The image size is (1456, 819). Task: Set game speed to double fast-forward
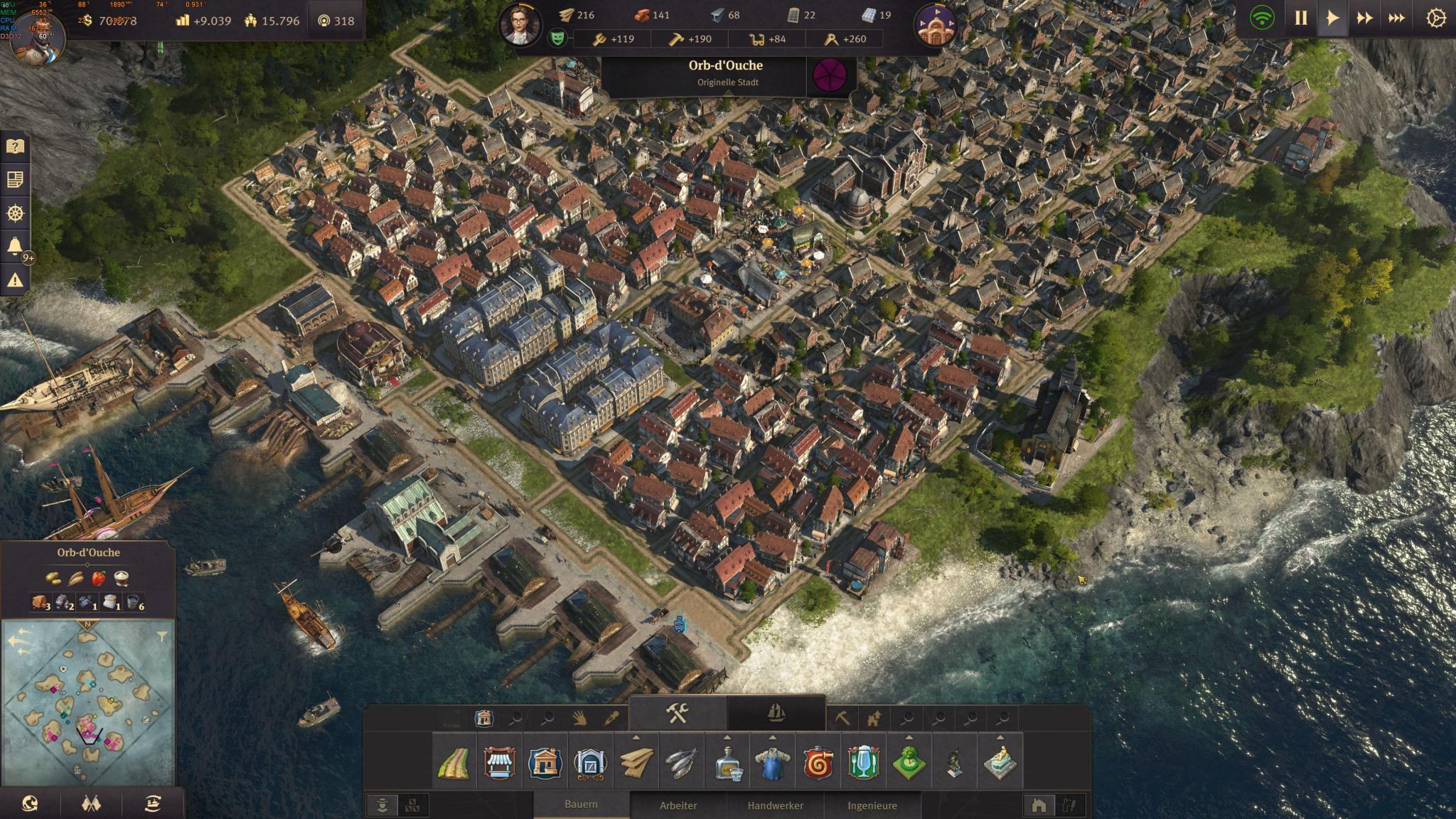[1364, 18]
